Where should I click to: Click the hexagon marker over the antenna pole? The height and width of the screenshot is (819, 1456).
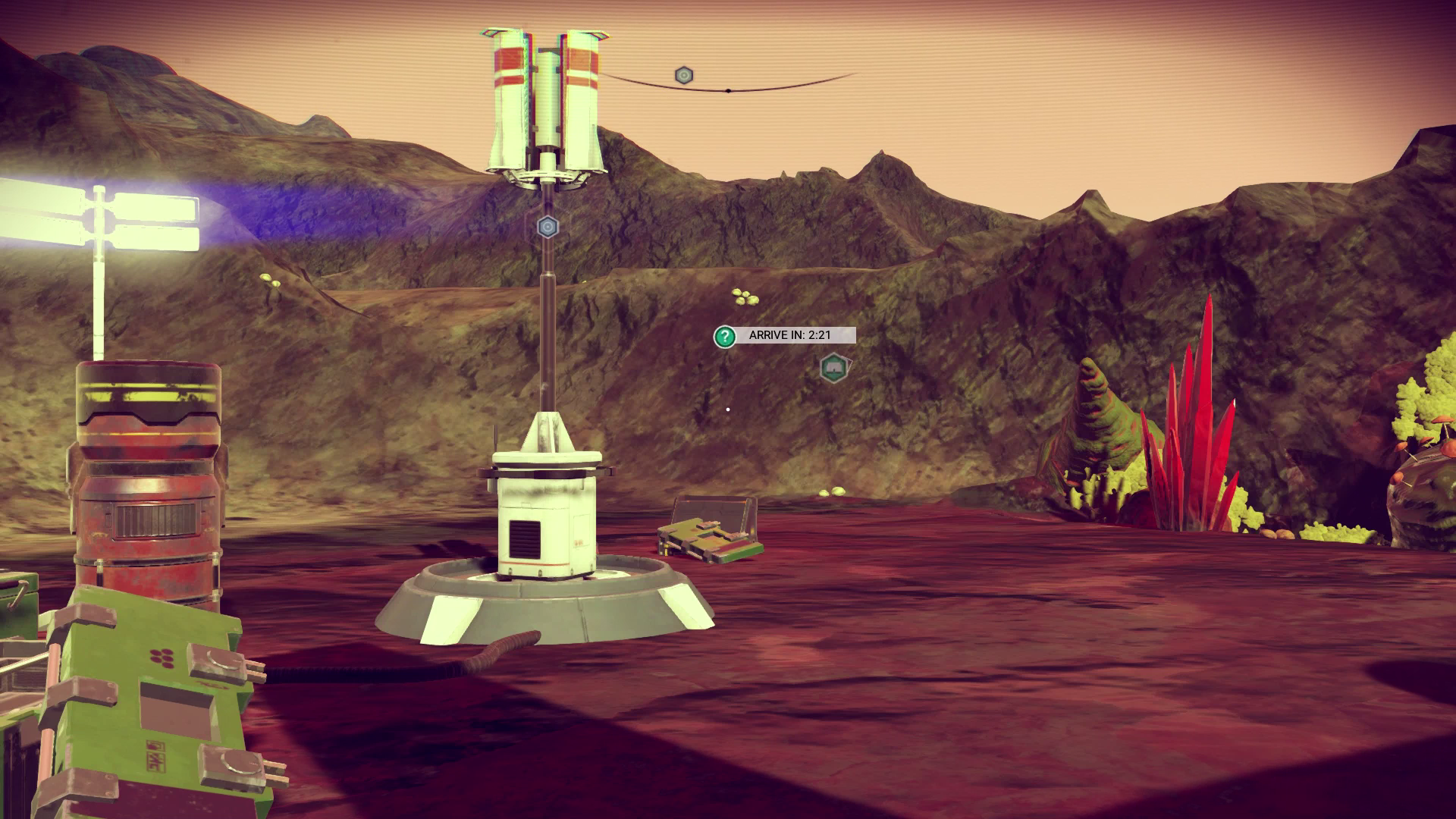(548, 226)
